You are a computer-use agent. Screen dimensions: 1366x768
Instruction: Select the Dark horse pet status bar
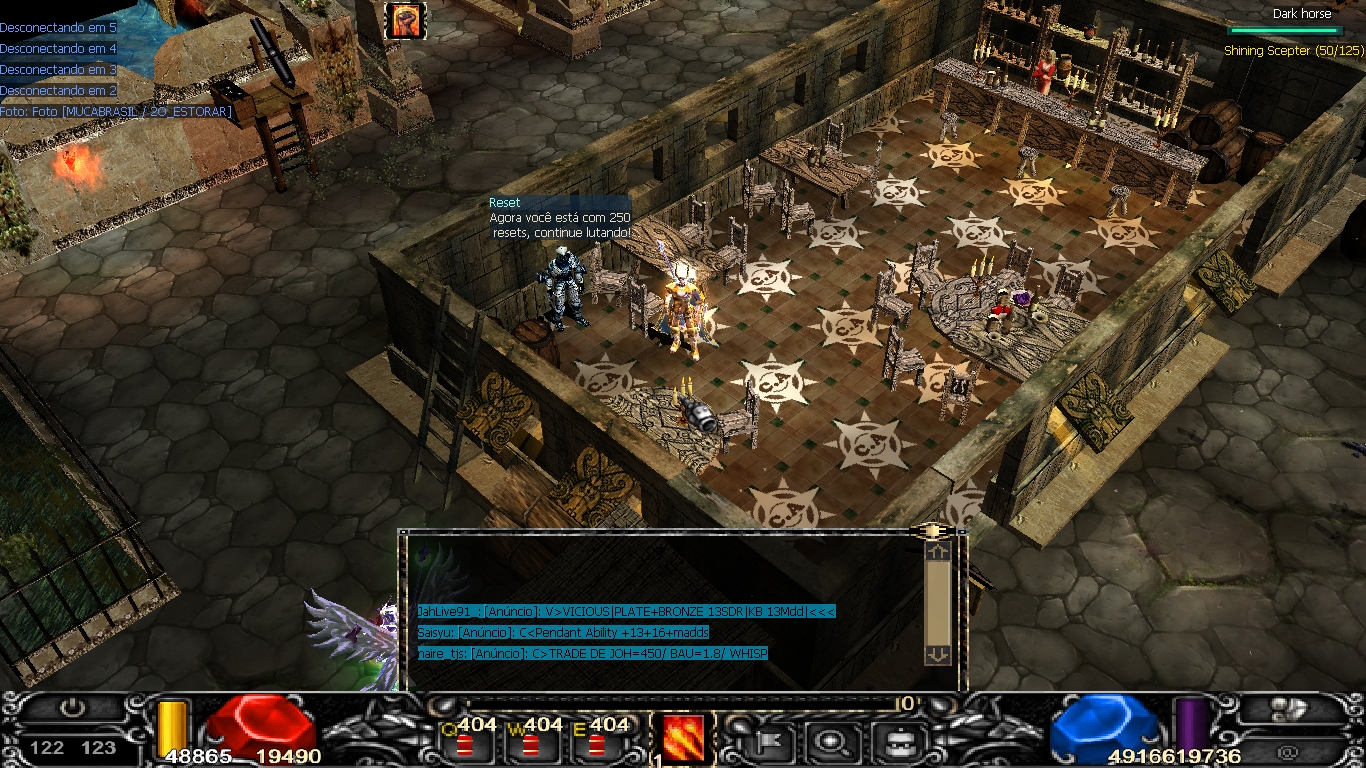(1284, 30)
